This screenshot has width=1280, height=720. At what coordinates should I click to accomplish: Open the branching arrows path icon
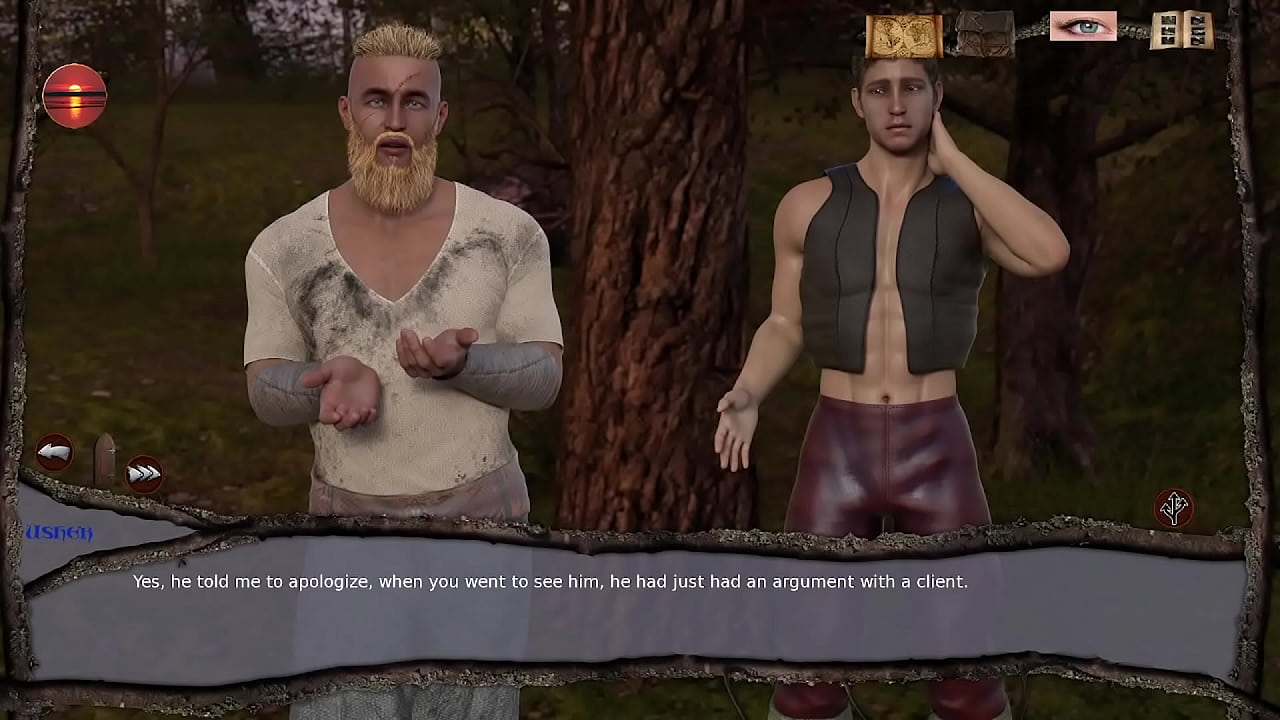coord(1174,507)
